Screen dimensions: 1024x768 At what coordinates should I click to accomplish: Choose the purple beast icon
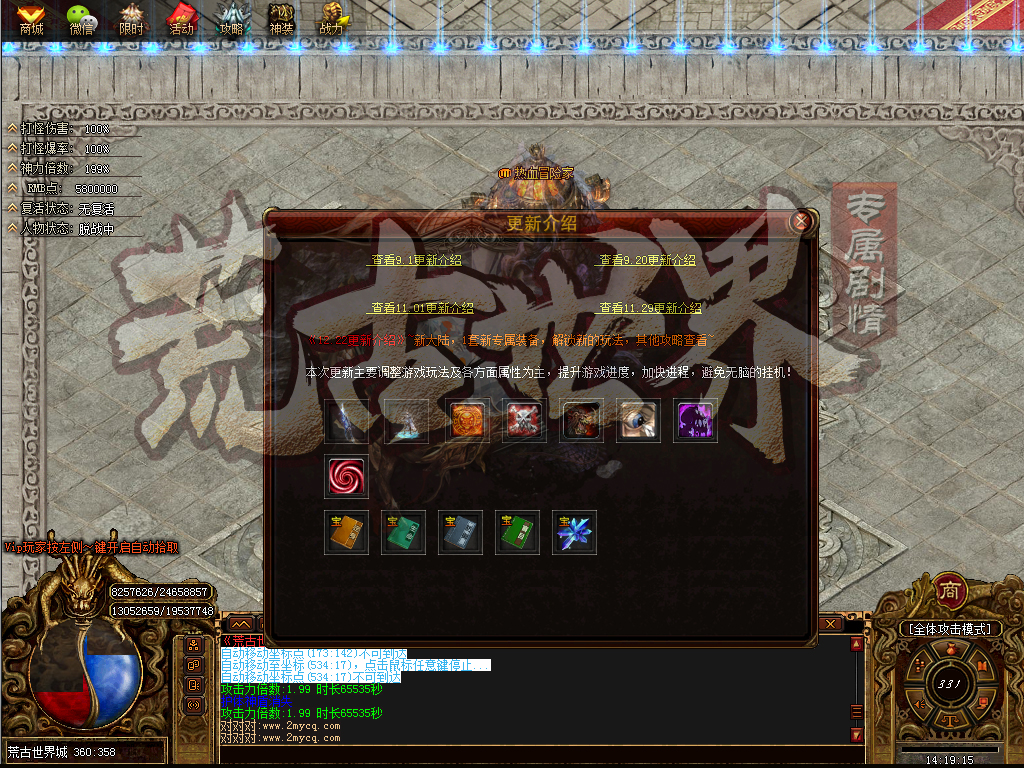(x=695, y=421)
